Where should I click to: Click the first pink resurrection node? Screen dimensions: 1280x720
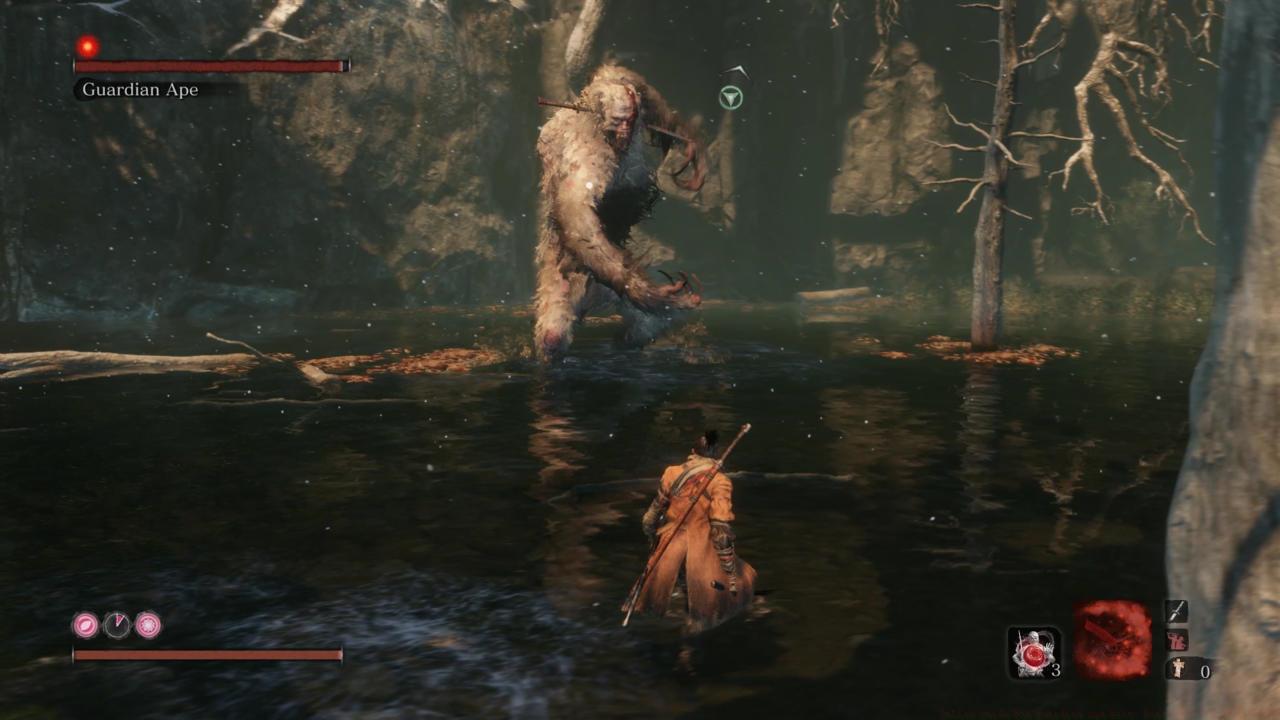click(x=86, y=626)
